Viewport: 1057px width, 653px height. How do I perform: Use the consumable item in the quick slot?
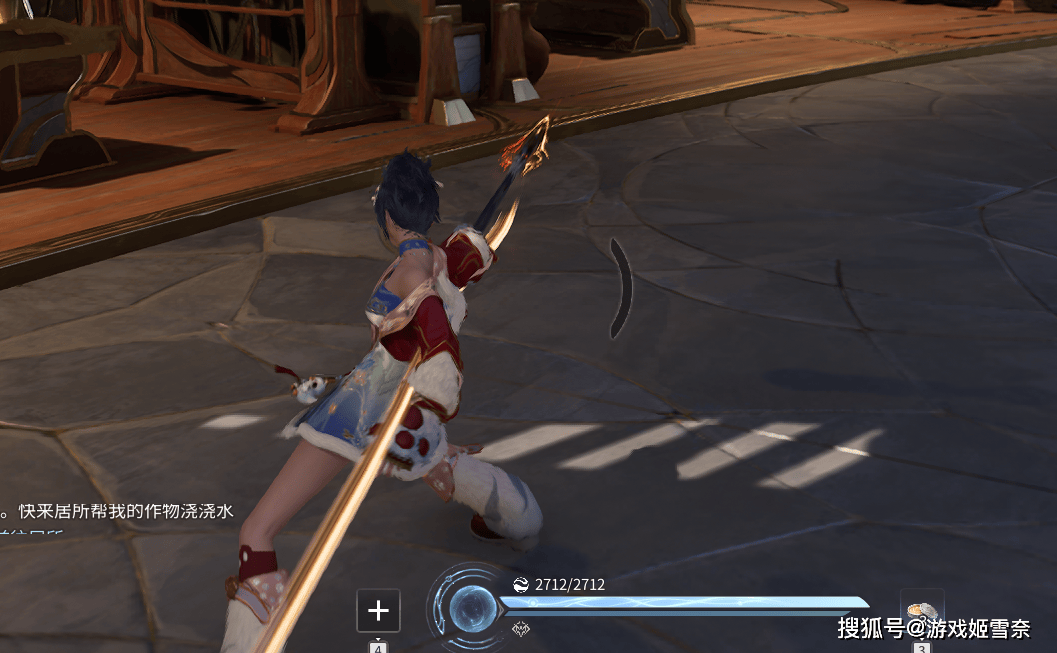pos(922,611)
